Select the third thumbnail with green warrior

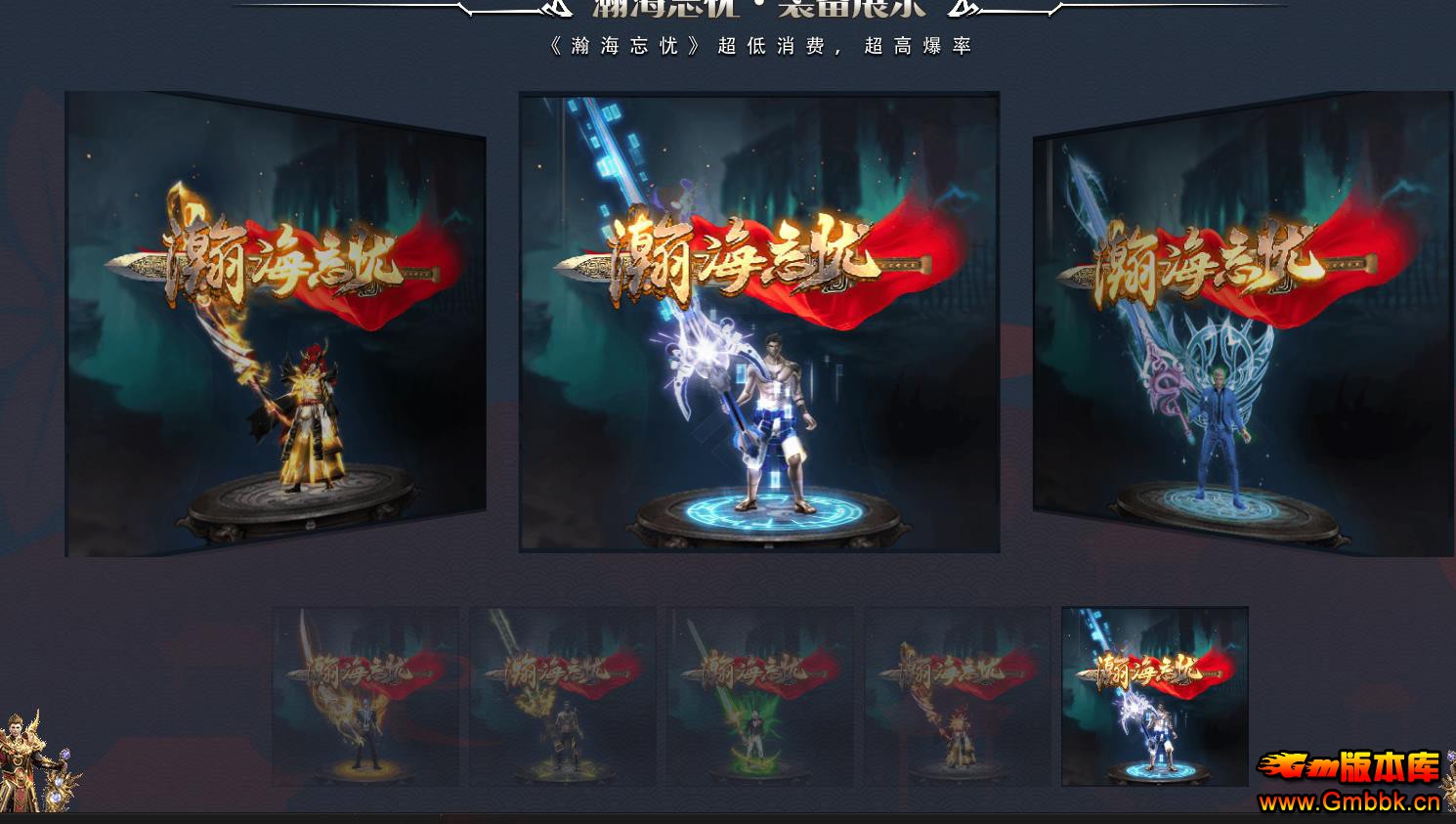tap(761, 696)
